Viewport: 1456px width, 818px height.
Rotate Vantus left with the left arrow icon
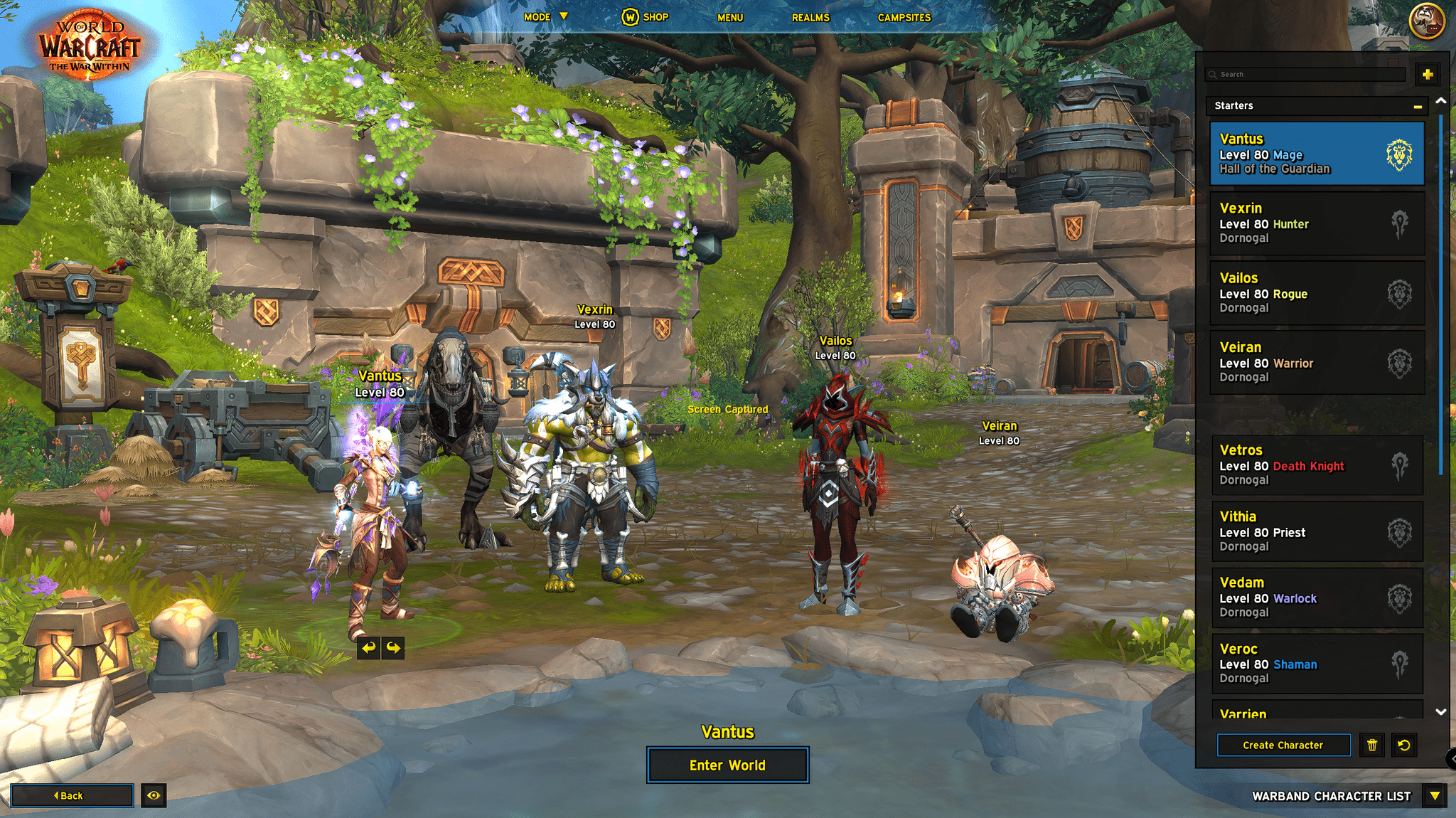[368, 649]
